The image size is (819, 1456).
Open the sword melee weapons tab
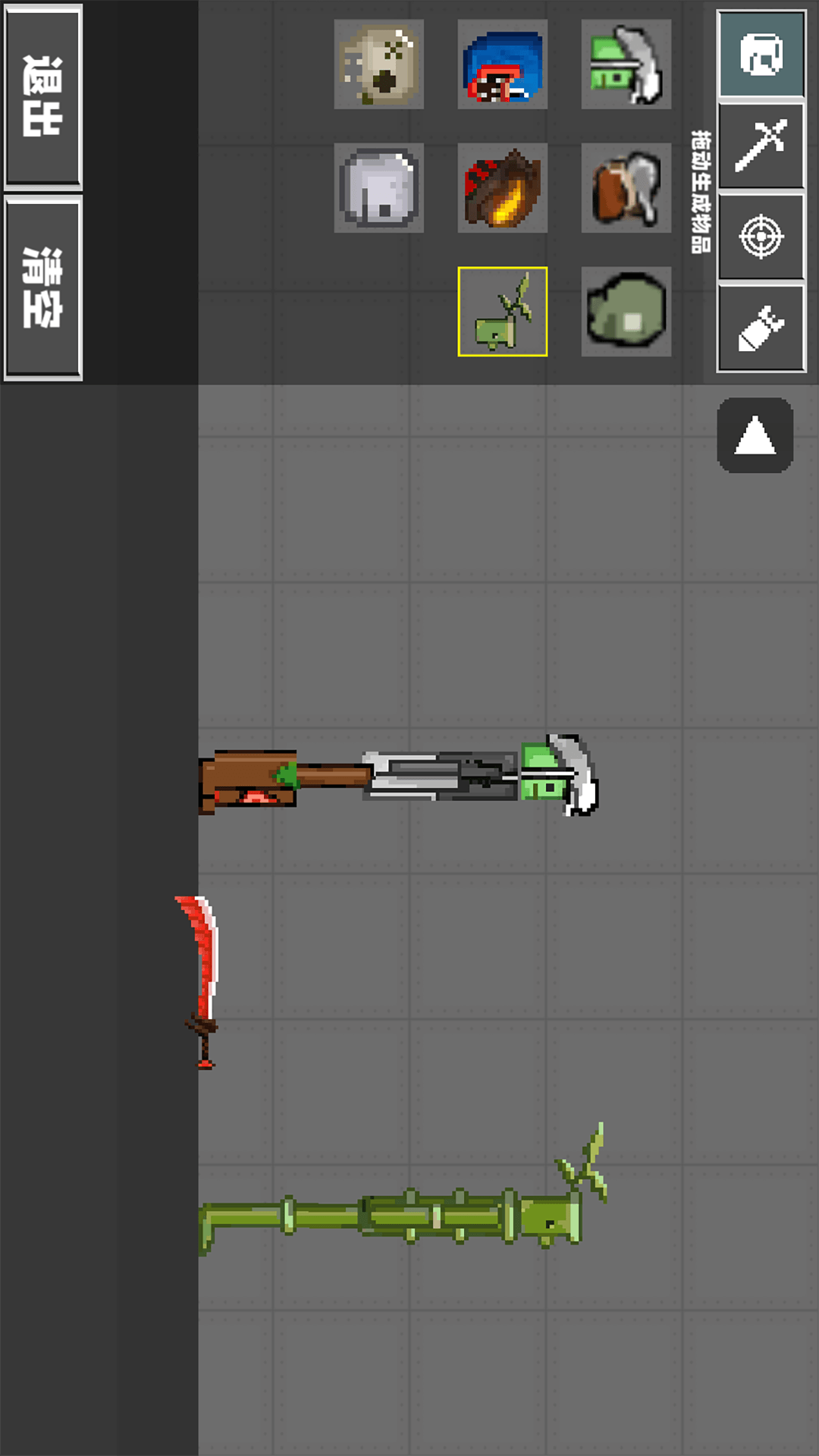pos(761,145)
